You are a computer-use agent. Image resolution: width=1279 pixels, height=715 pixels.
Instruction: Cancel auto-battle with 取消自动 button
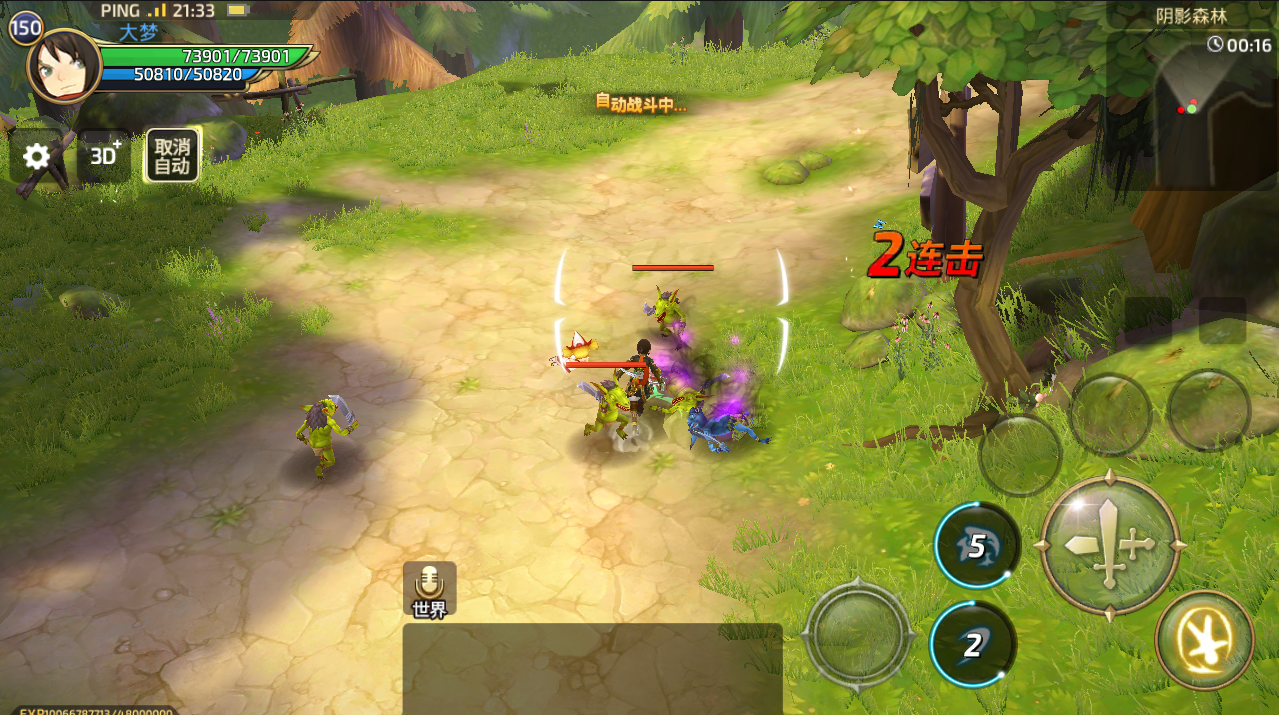coord(172,156)
